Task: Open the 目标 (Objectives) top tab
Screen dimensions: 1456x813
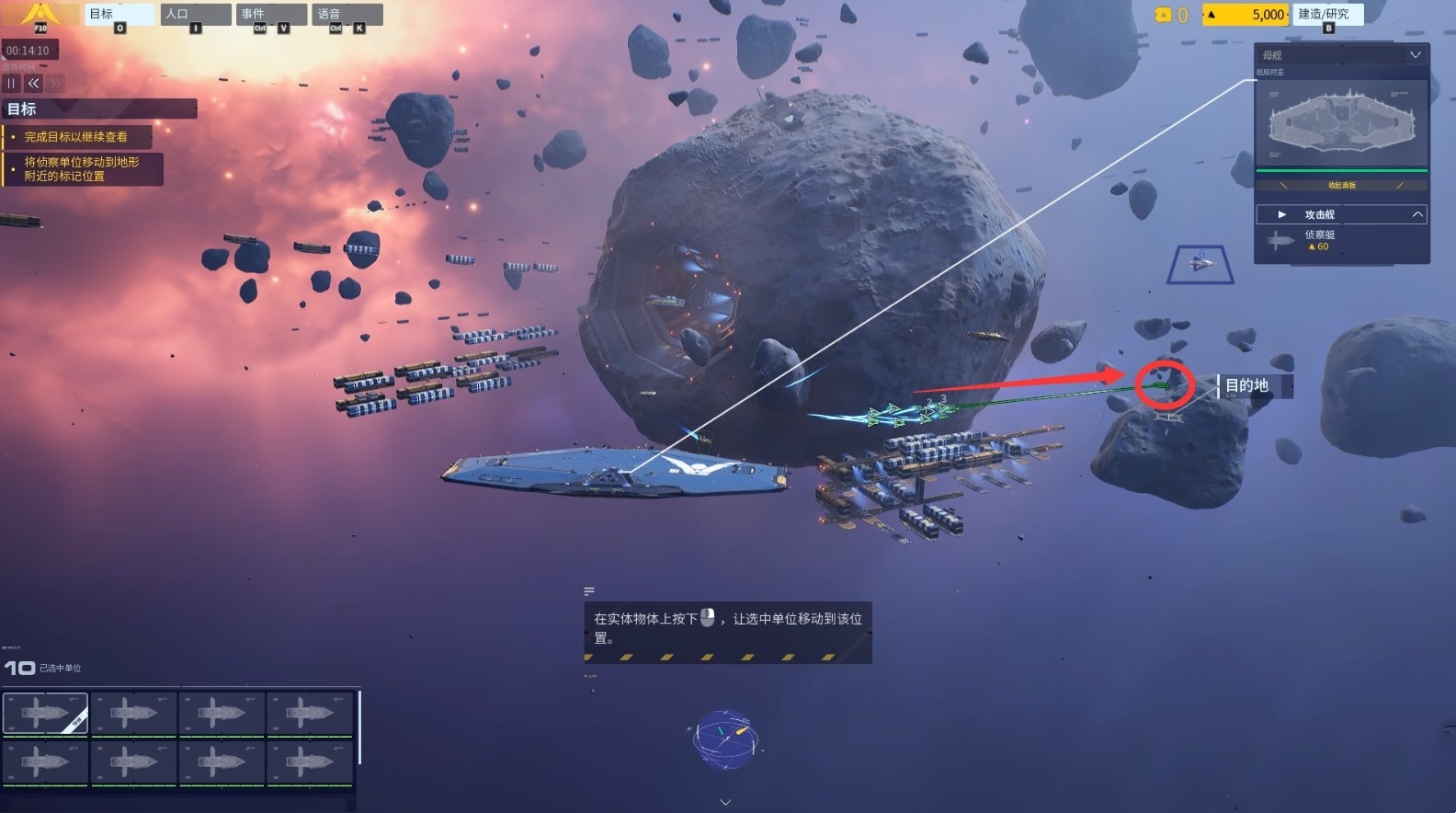Action: tap(119, 15)
